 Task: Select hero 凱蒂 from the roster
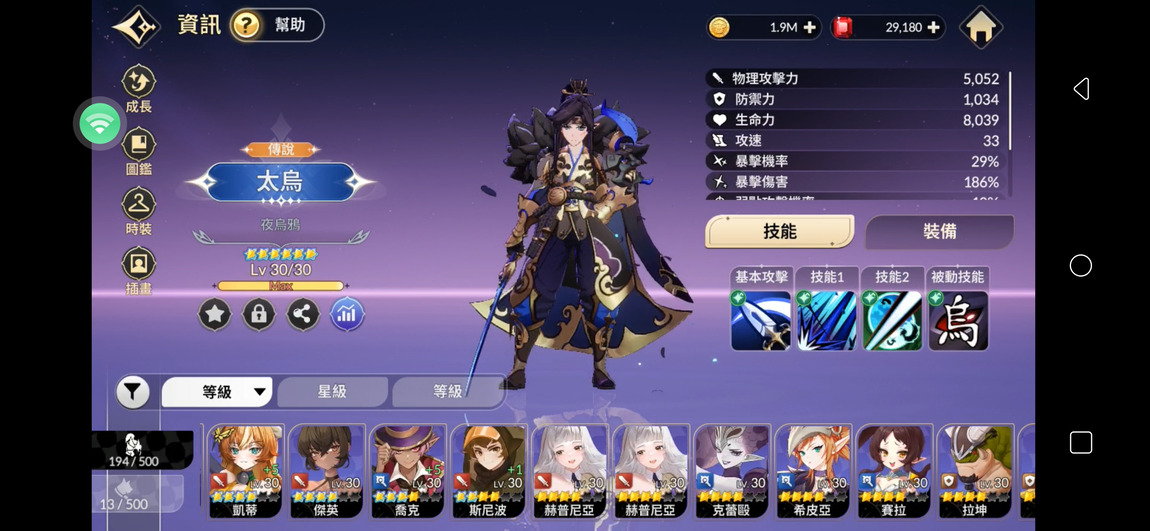tap(245, 470)
